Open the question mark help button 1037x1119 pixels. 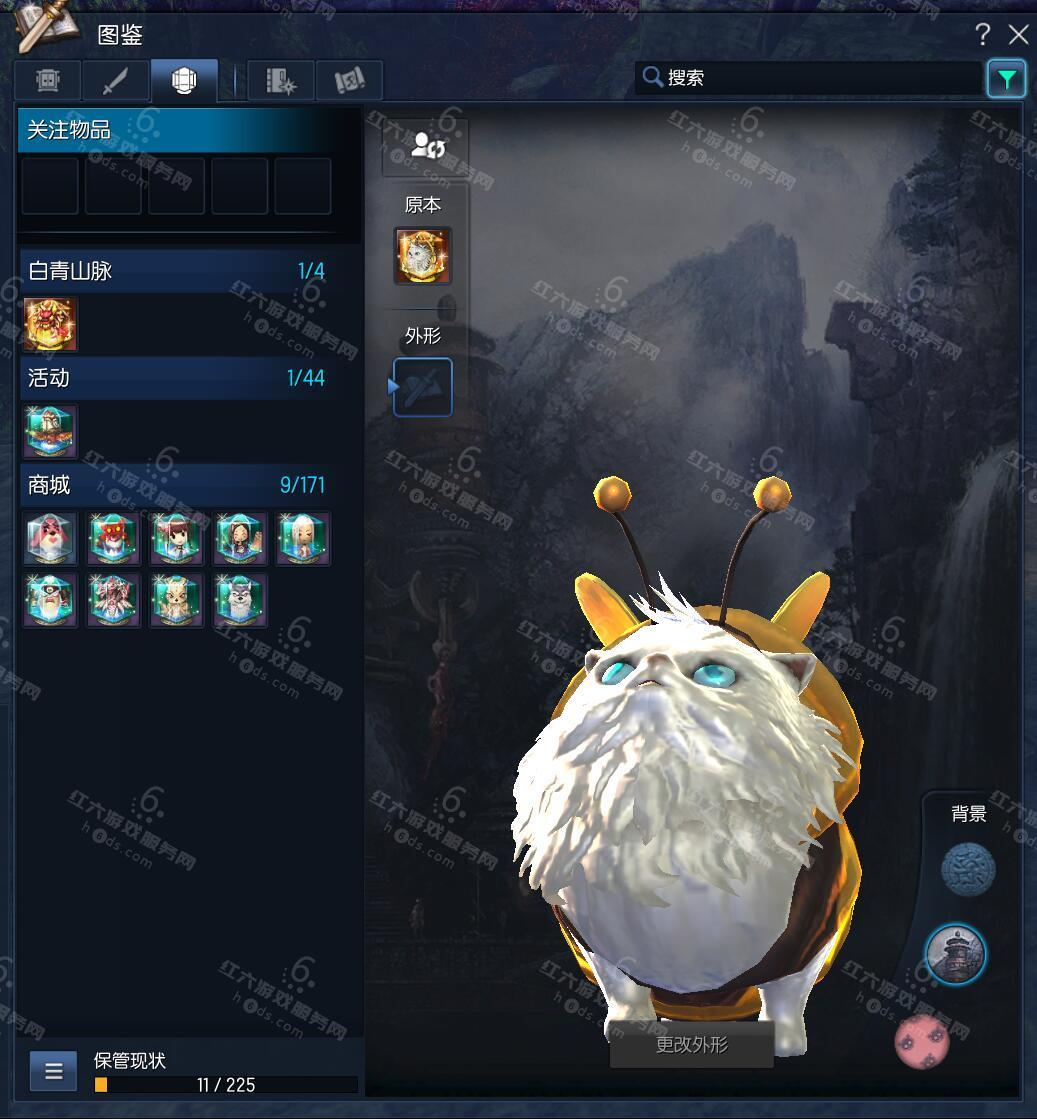pos(982,35)
